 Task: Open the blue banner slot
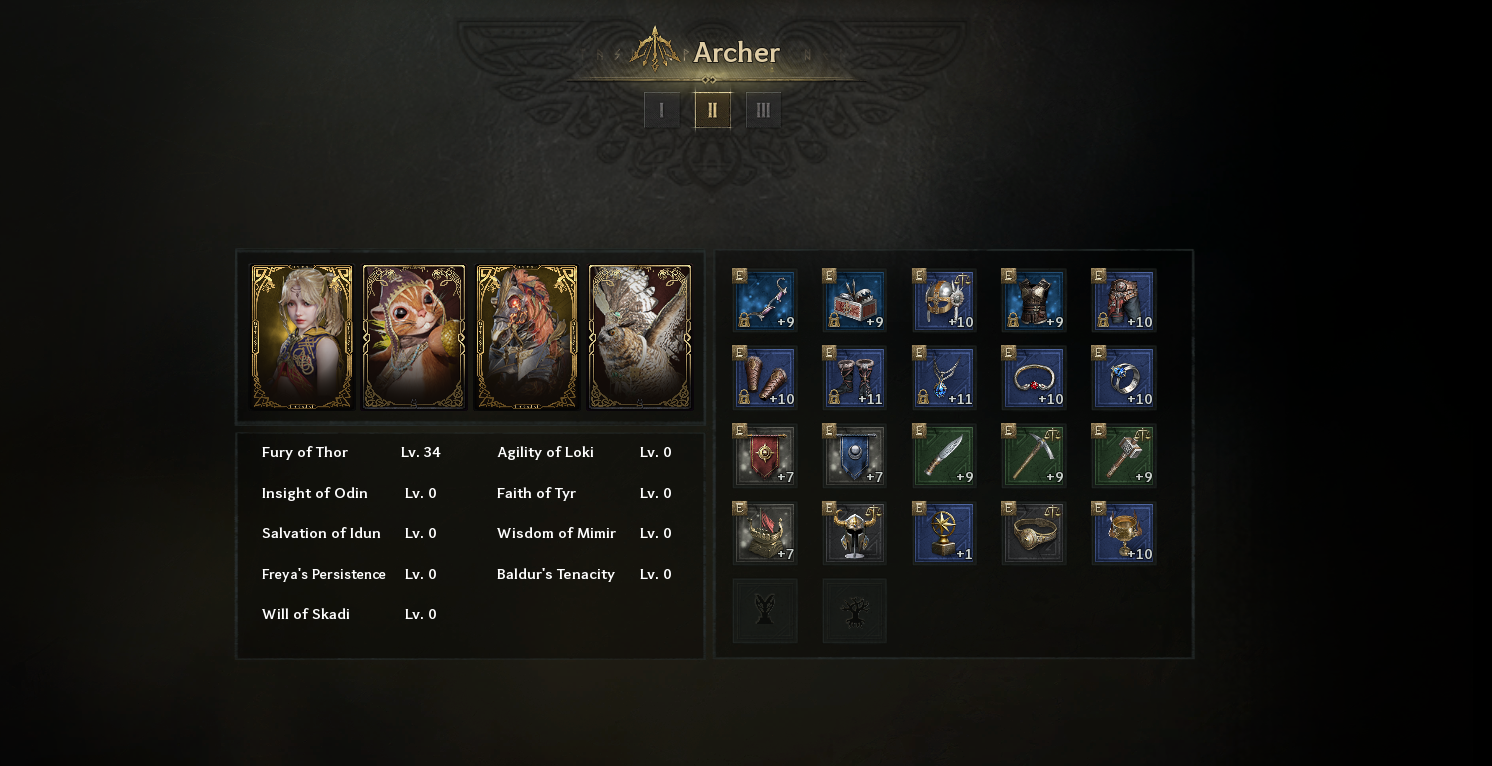pyautogui.click(x=854, y=456)
